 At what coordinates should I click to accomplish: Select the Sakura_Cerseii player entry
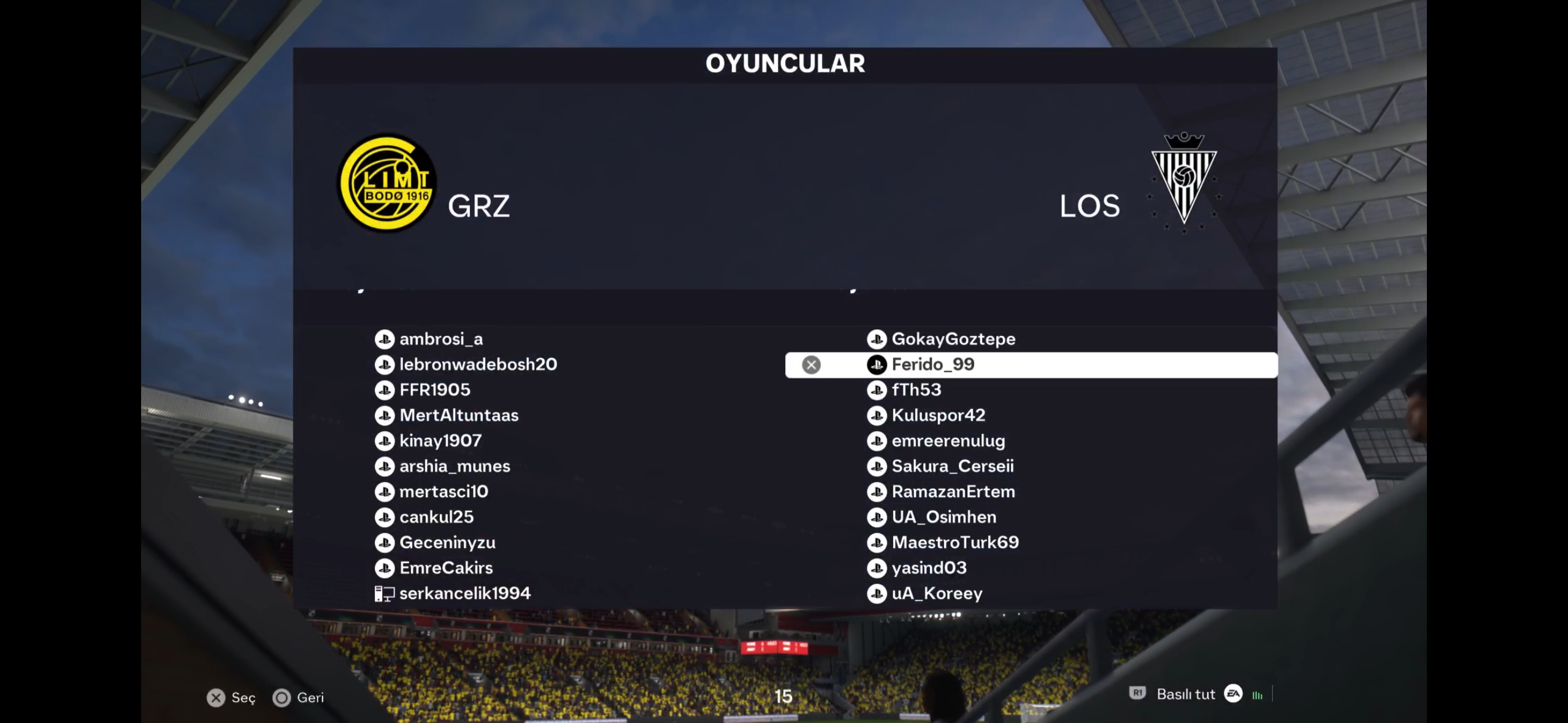(952, 466)
